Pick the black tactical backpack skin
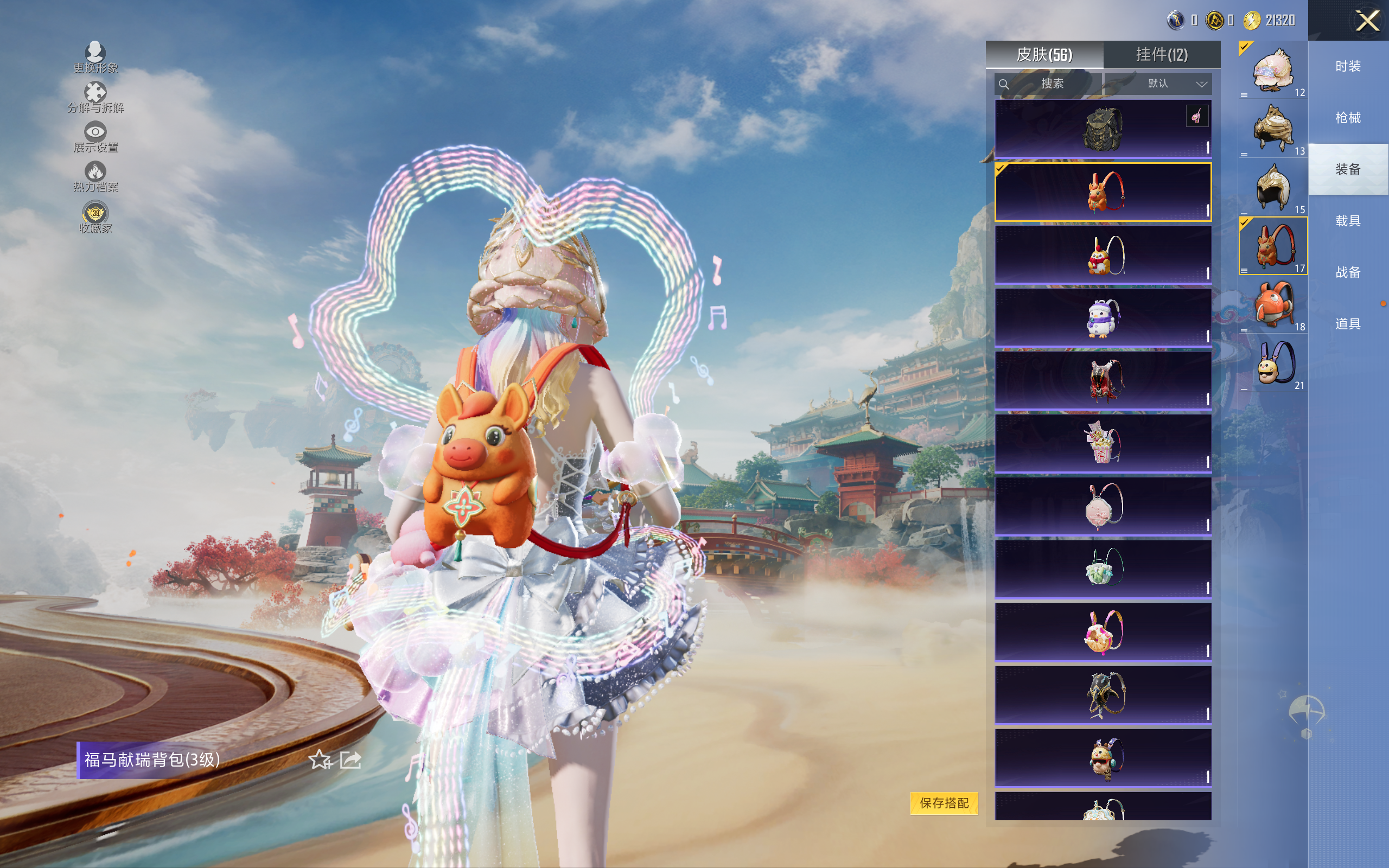1389x868 pixels. (x=1103, y=129)
